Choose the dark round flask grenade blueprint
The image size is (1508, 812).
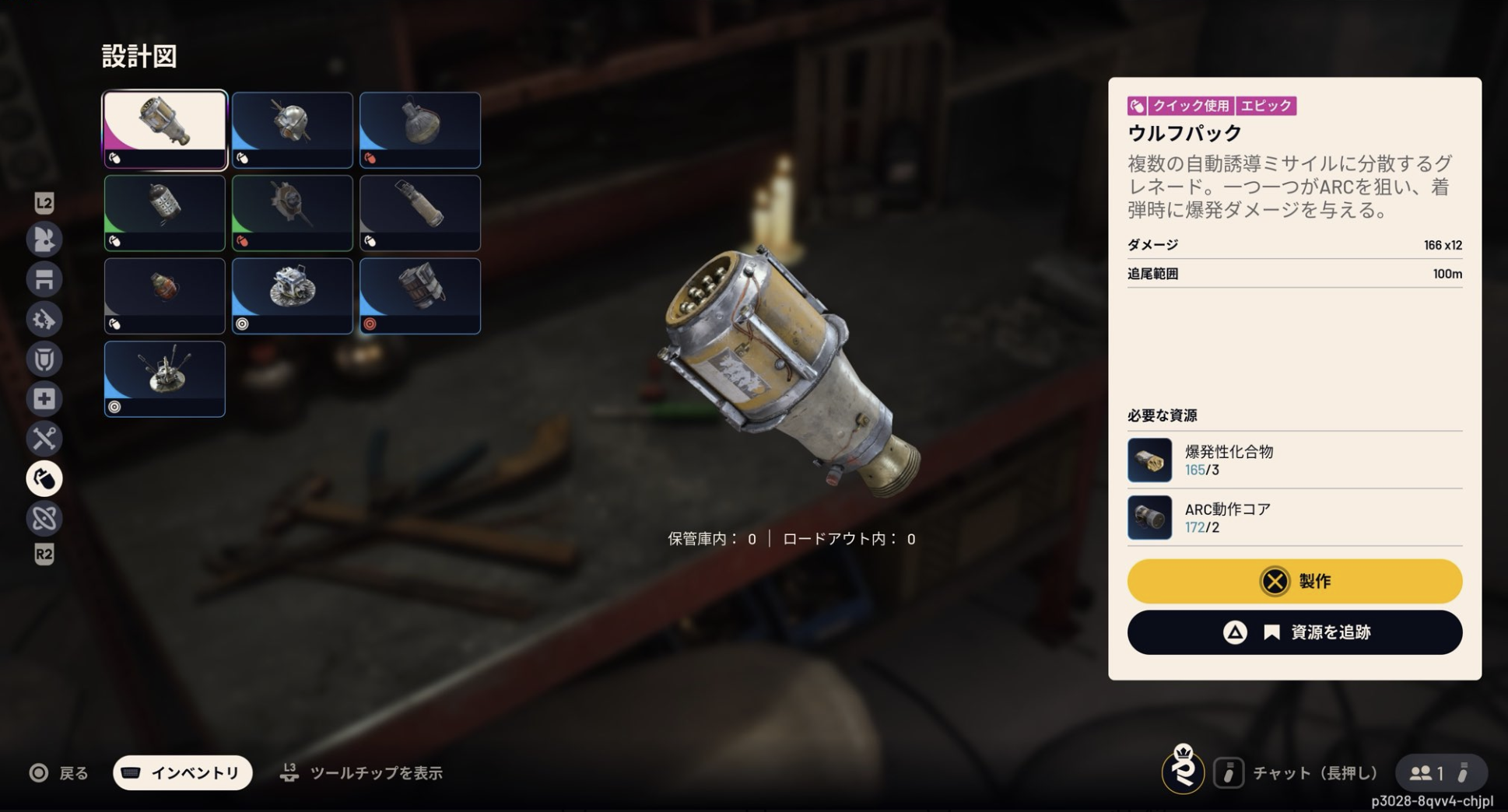point(420,130)
